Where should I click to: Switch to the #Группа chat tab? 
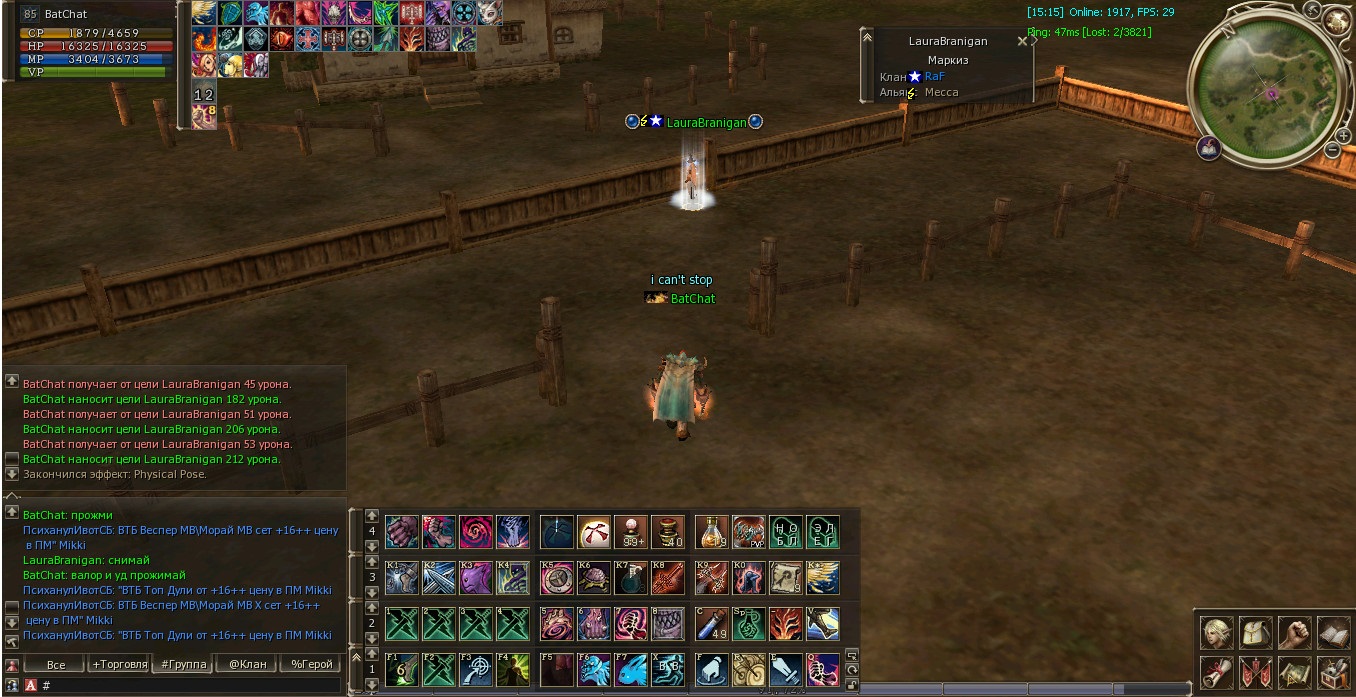pos(182,664)
